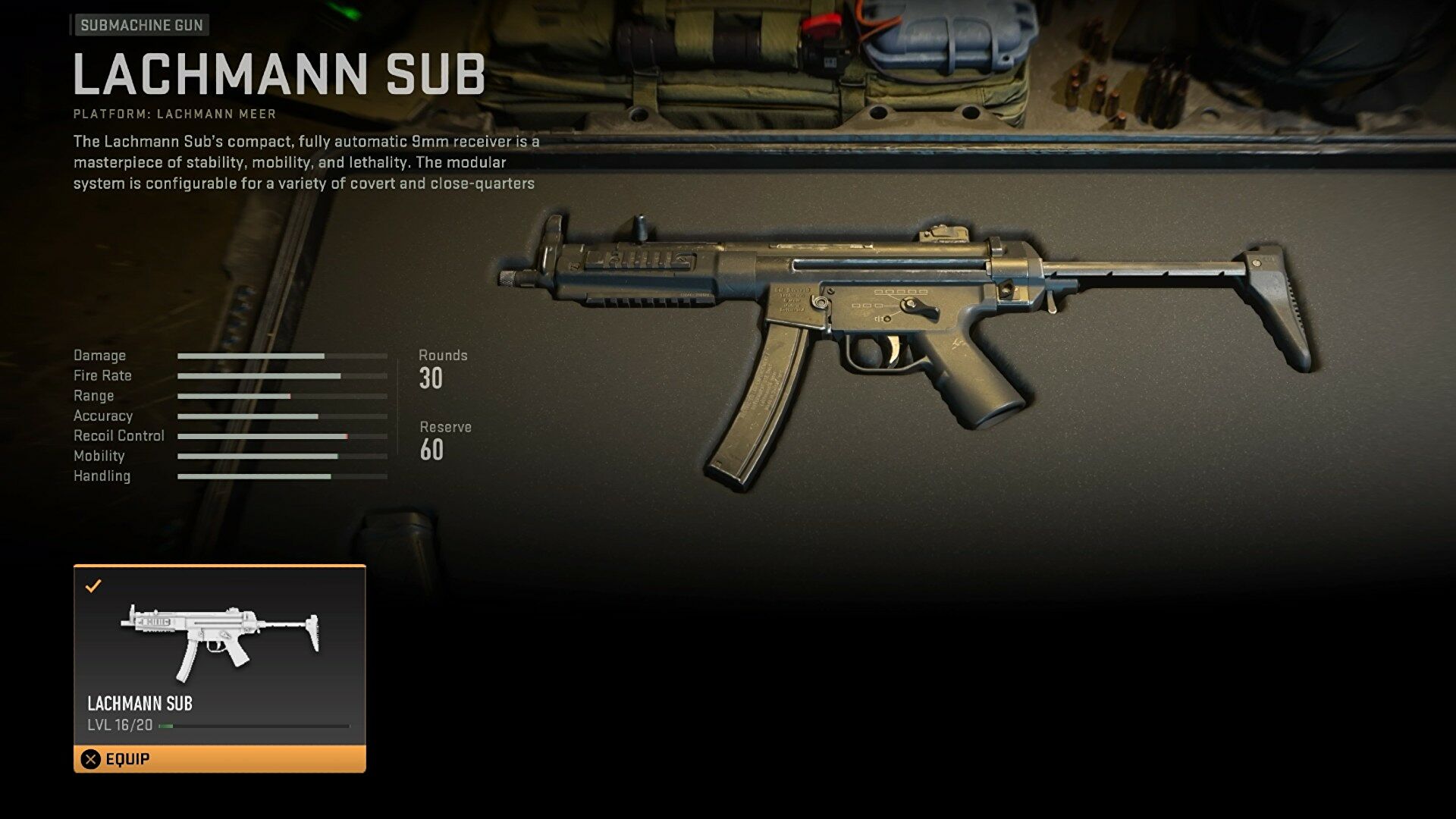Select the LACHMANN SUB title heading
This screenshot has height=819, width=1456.
tap(278, 72)
